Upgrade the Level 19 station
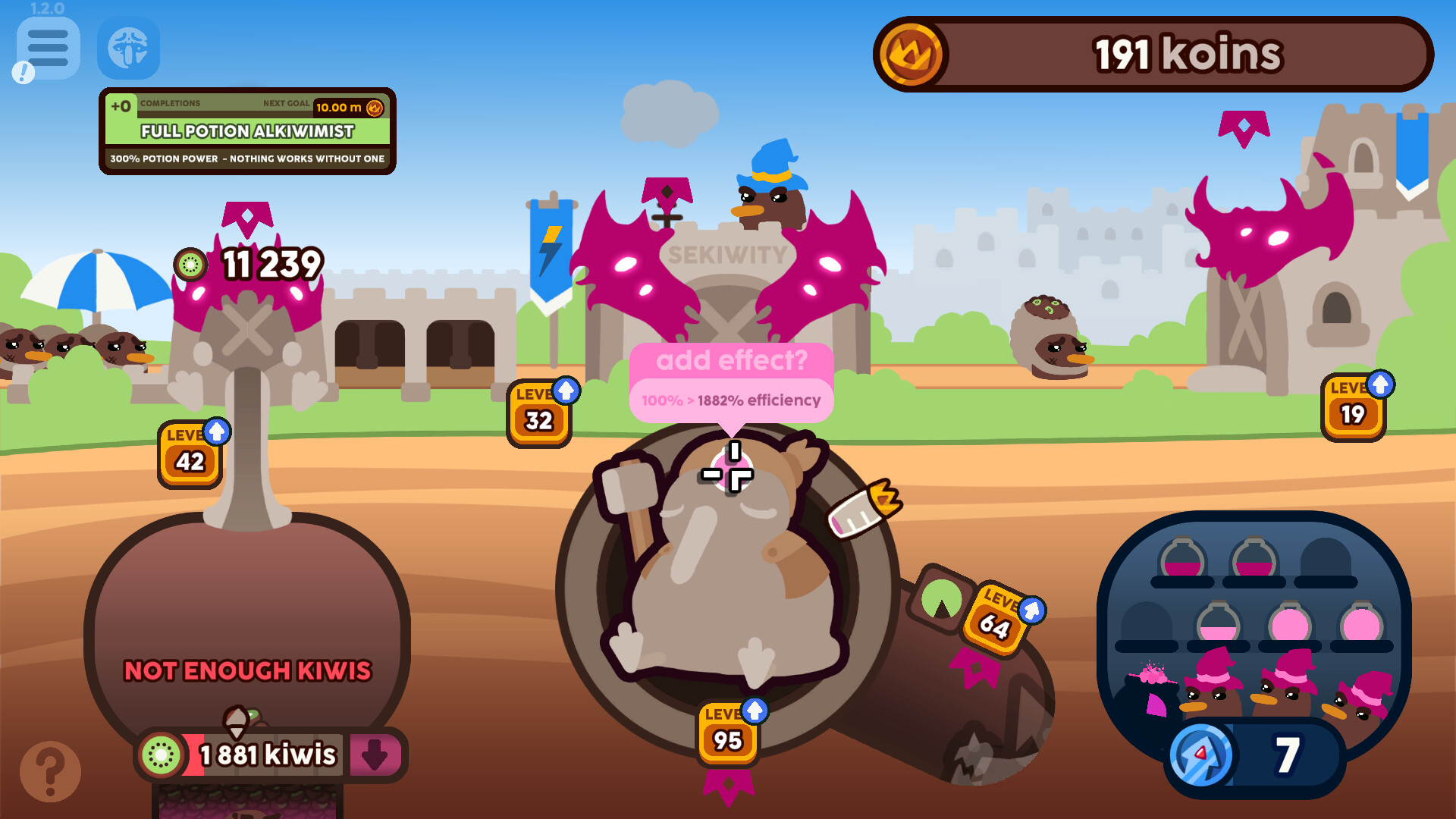 pyautogui.click(x=1353, y=408)
